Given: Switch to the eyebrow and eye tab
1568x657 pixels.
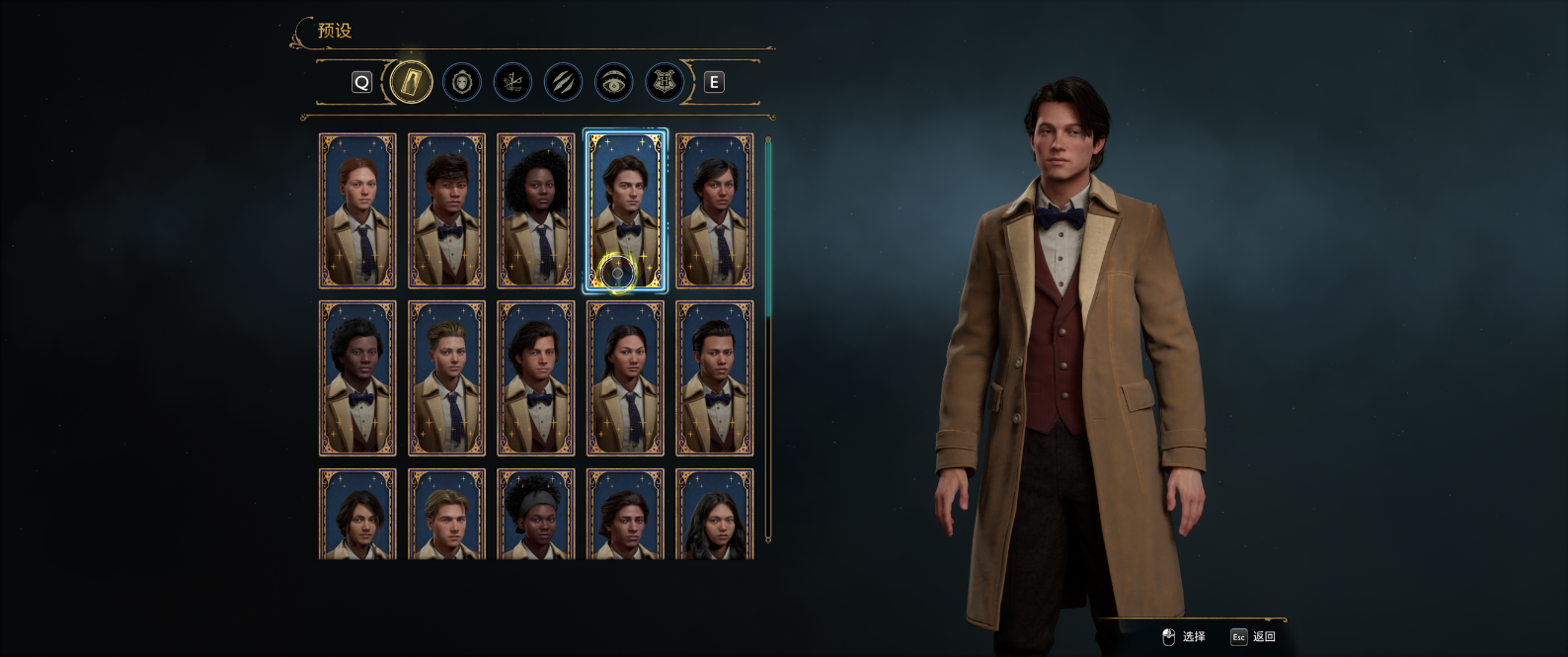Looking at the screenshot, I should (x=614, y=82).
